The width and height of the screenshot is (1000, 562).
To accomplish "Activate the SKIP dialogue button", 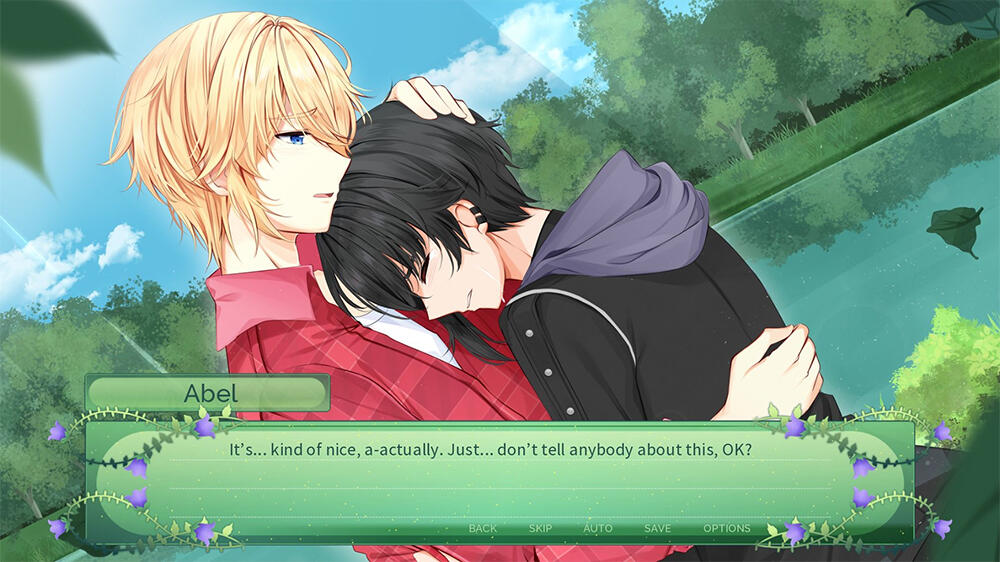I will [x=540, y=528].
